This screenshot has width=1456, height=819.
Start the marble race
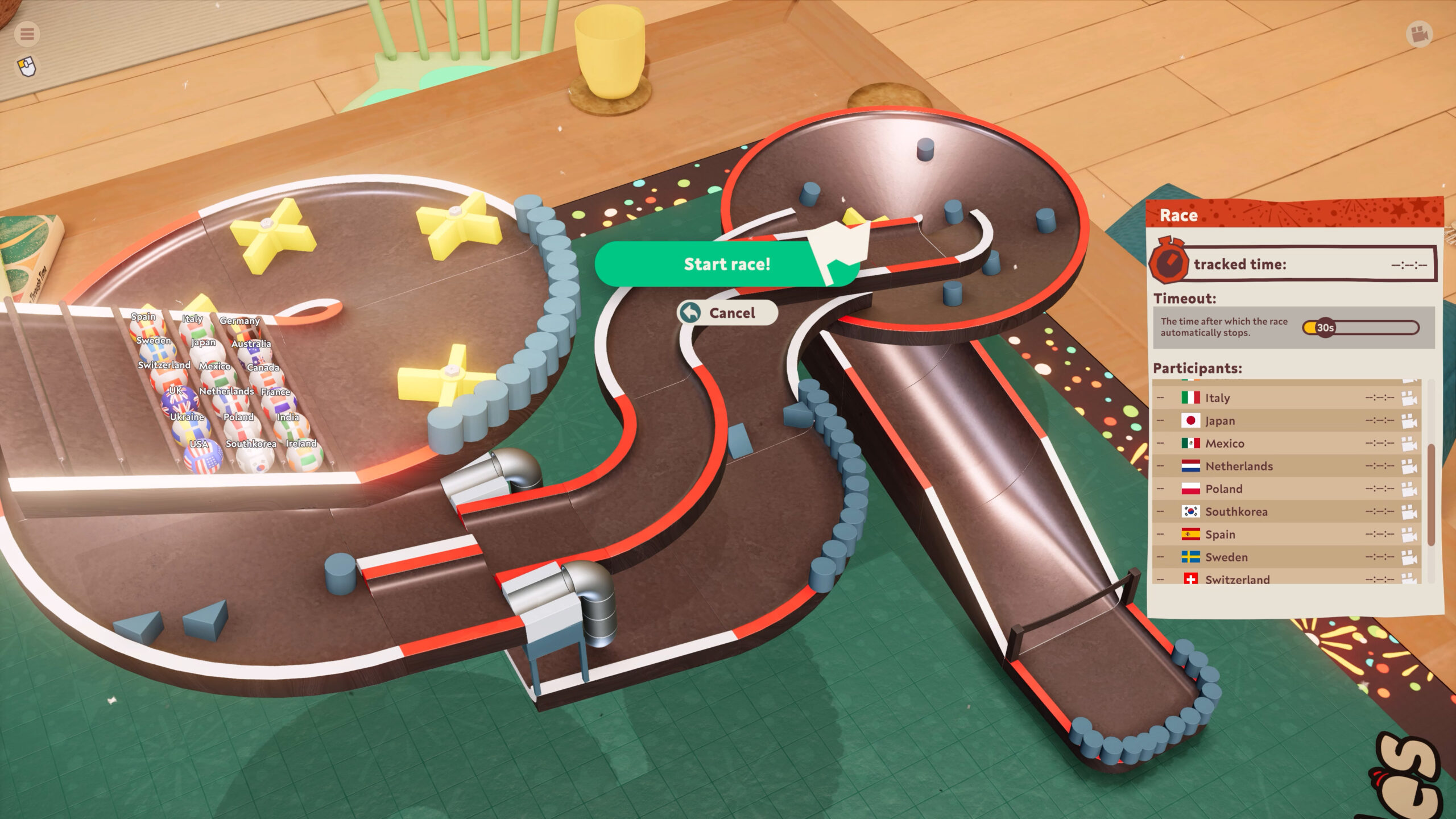(x=726, y=264)
